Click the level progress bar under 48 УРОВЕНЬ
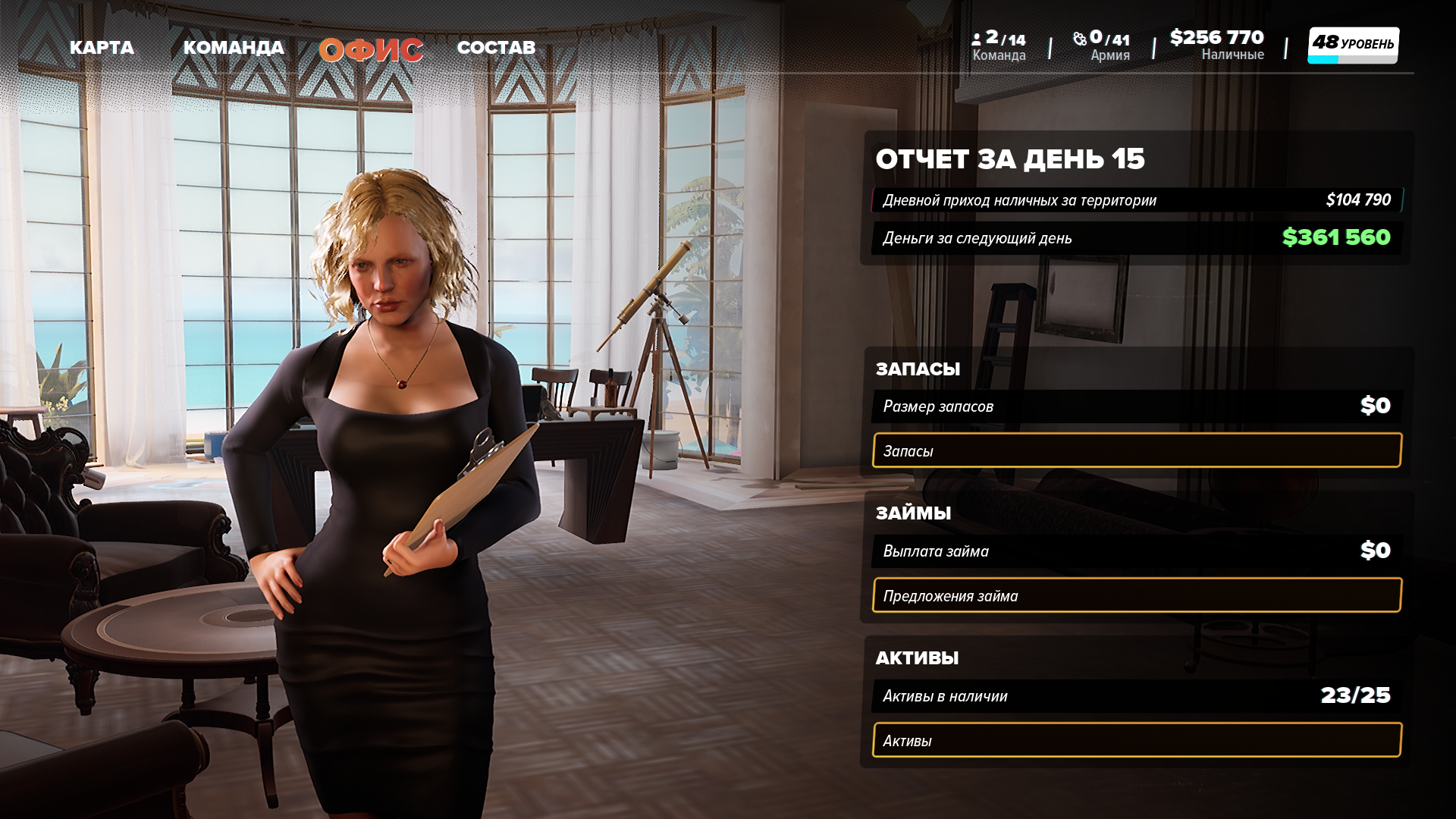 1353,59
